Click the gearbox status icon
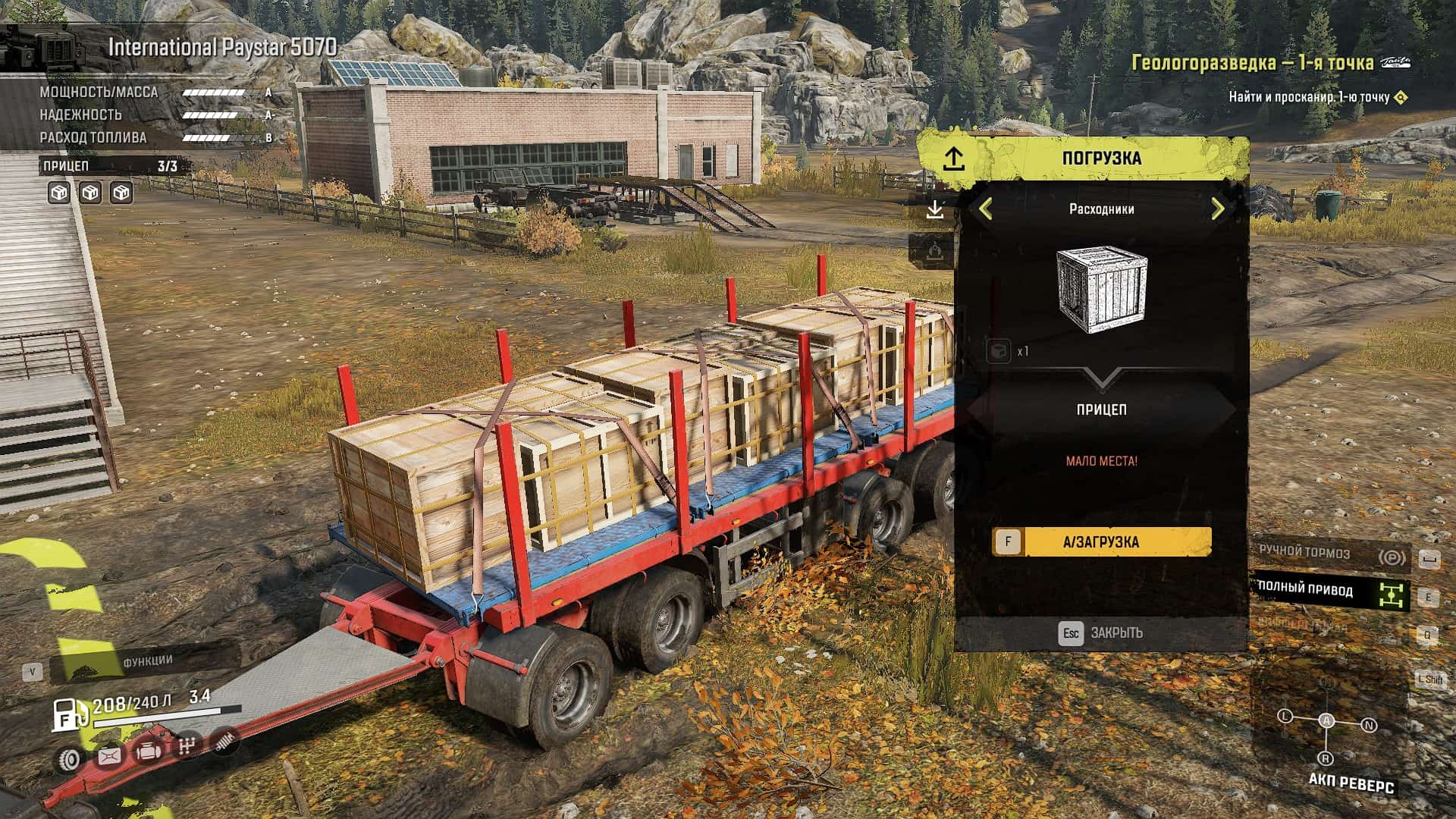 tap(187, 745)
